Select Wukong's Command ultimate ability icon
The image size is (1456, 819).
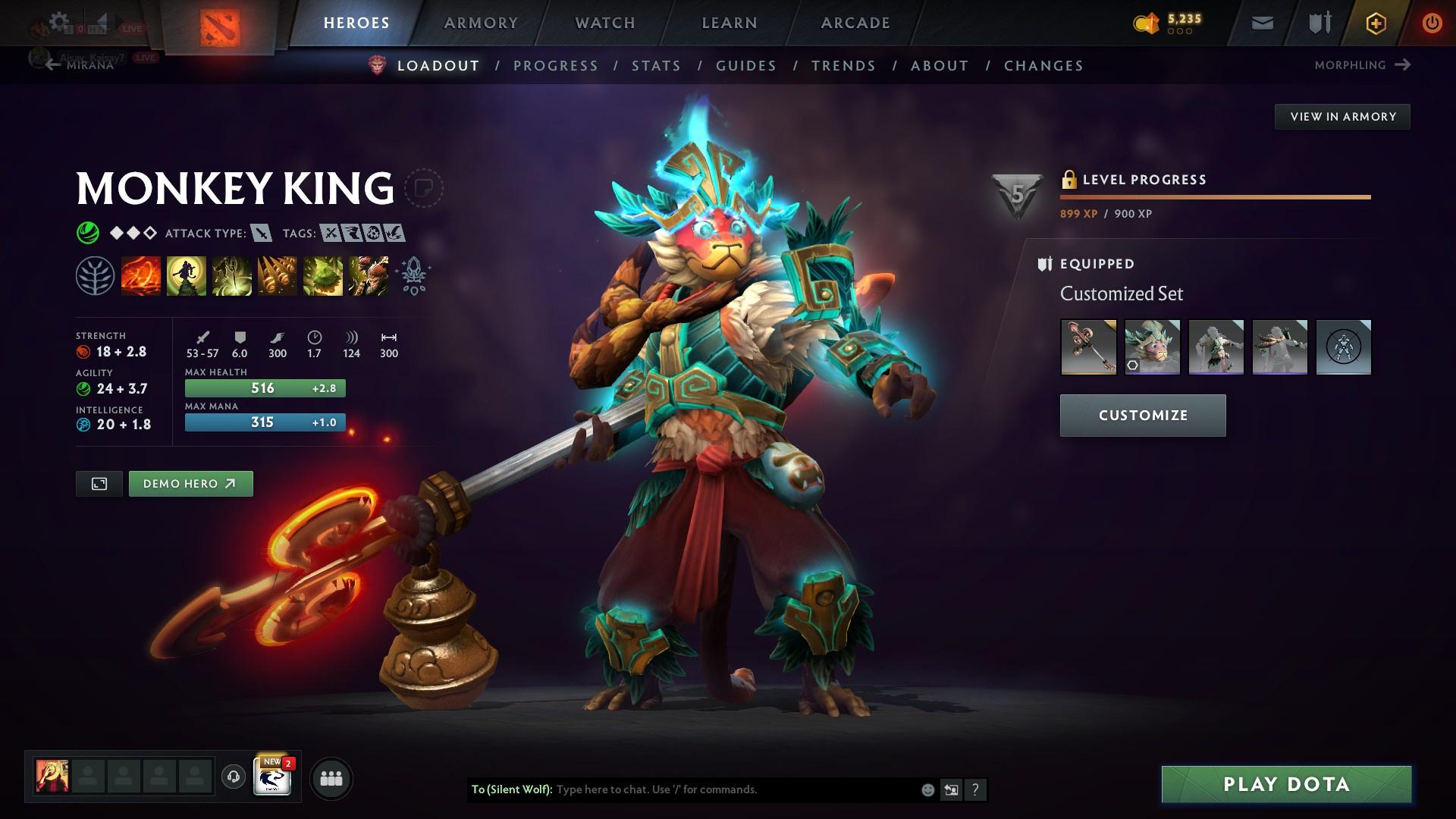tap(368, 275)
